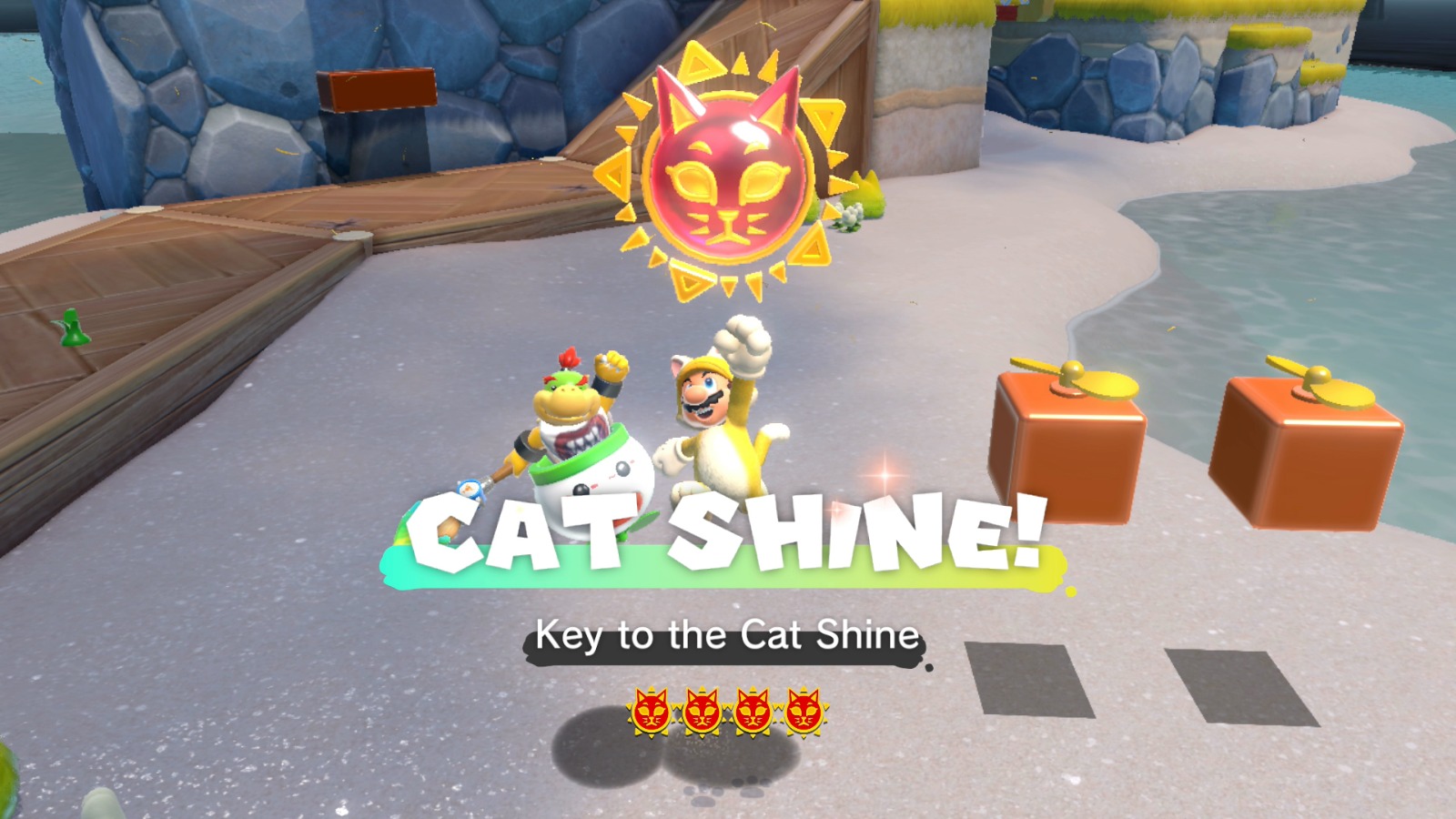Click the CAT SHINE! title text
1456x819 pixels.
728,528
